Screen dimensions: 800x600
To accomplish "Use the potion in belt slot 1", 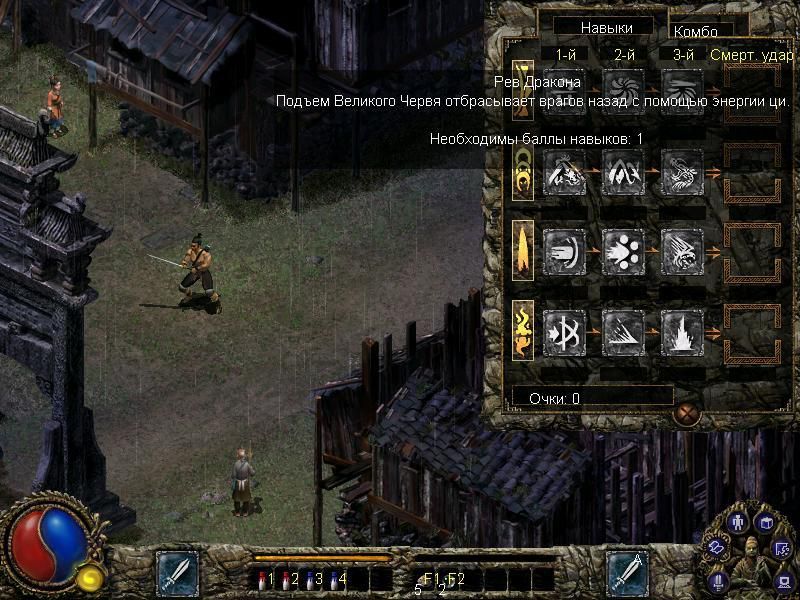I will (x=264, y=578).
